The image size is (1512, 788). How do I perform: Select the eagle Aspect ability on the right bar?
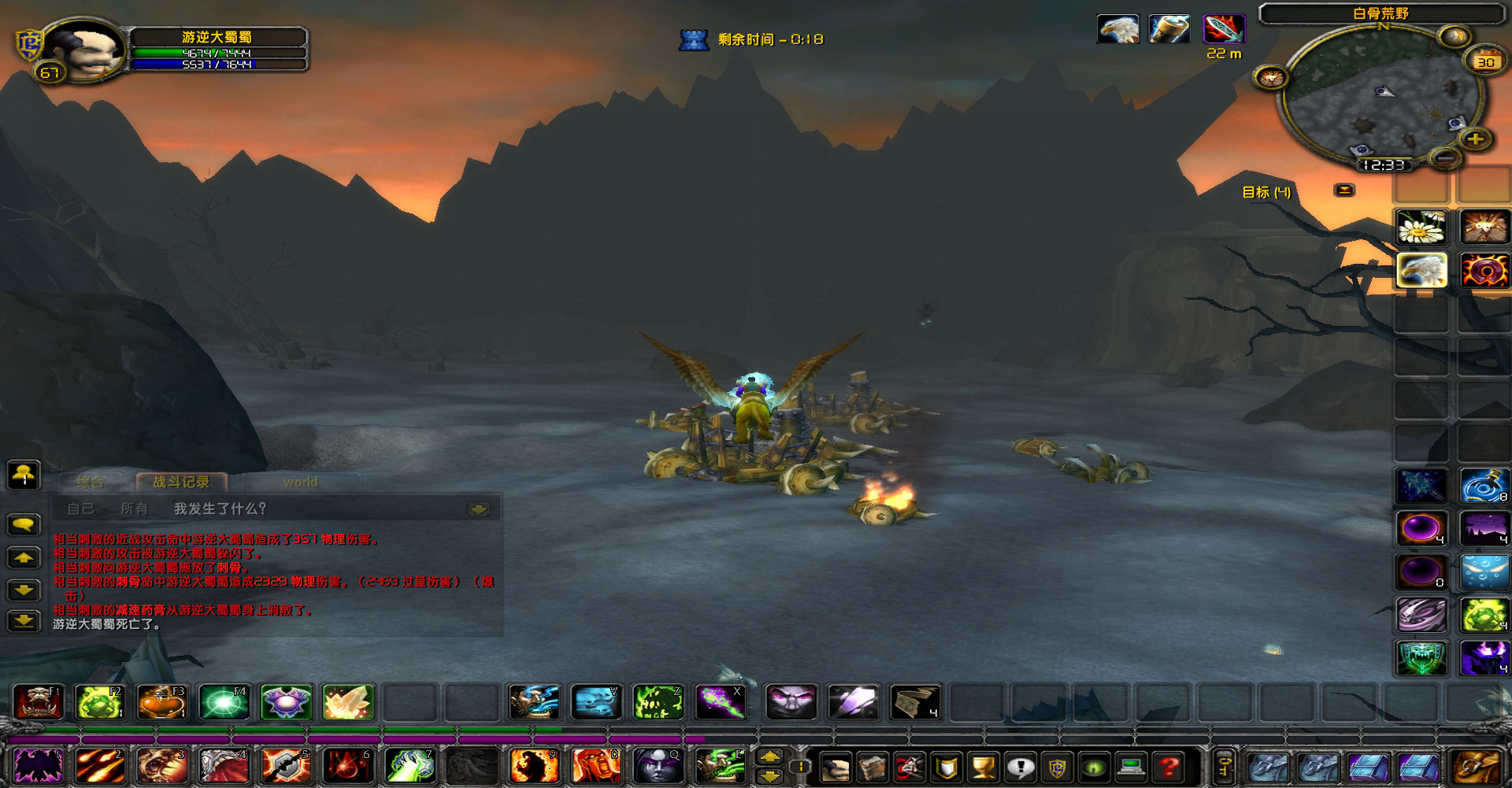pos(1421,270)
